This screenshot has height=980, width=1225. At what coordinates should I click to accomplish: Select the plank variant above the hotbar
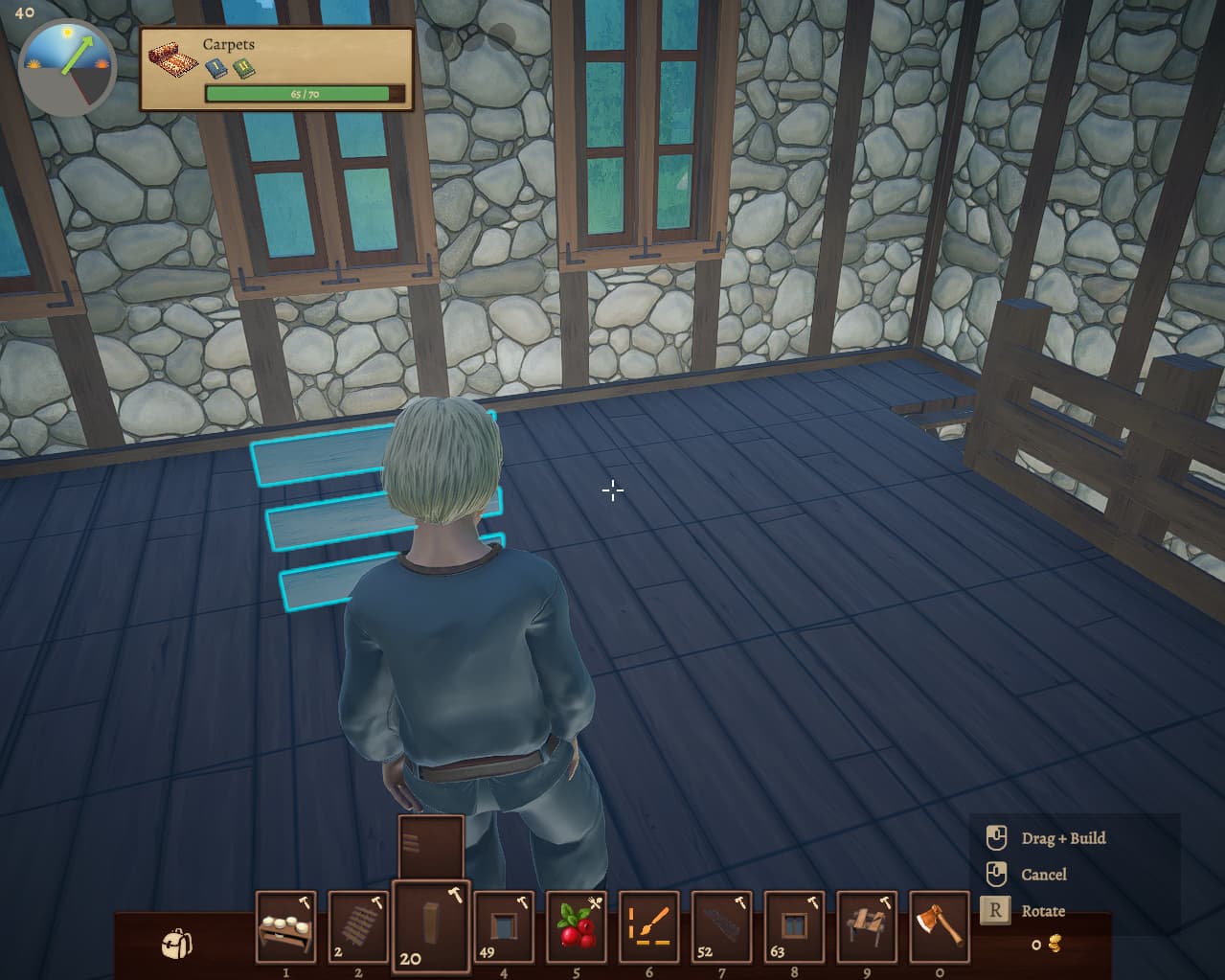click(431, 846)
